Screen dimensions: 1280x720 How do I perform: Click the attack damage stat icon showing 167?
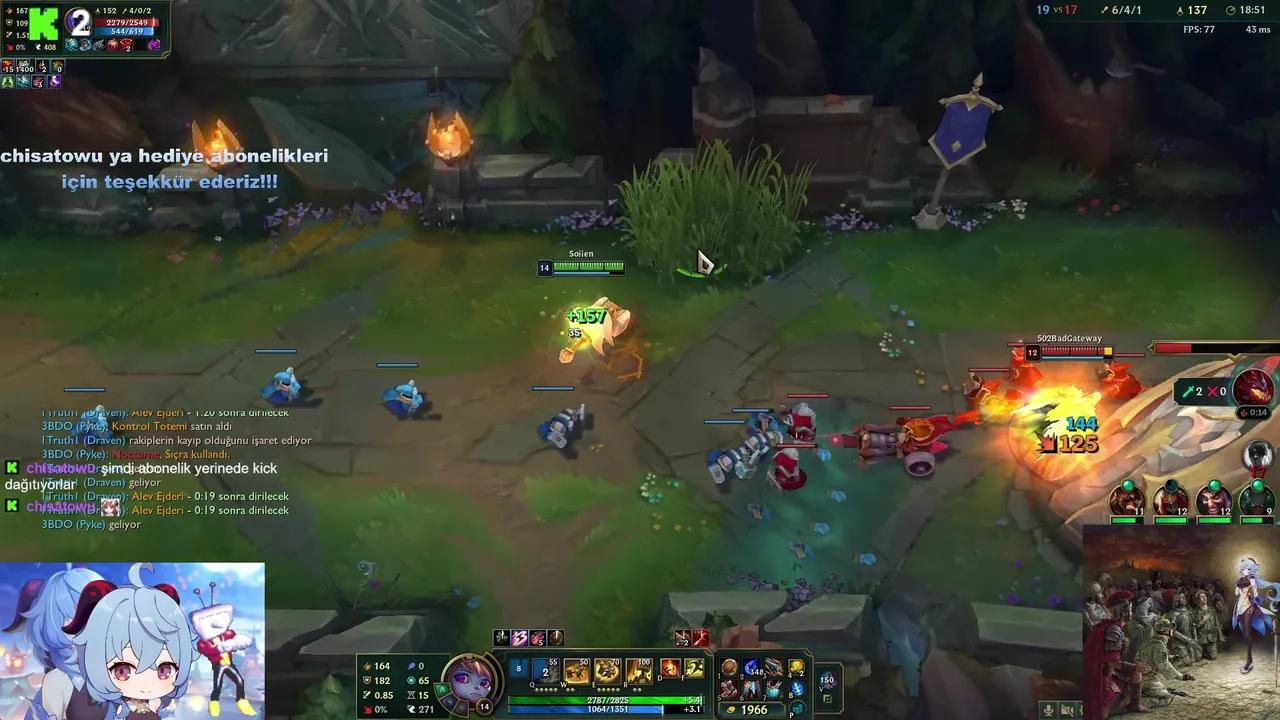[8, 12]
